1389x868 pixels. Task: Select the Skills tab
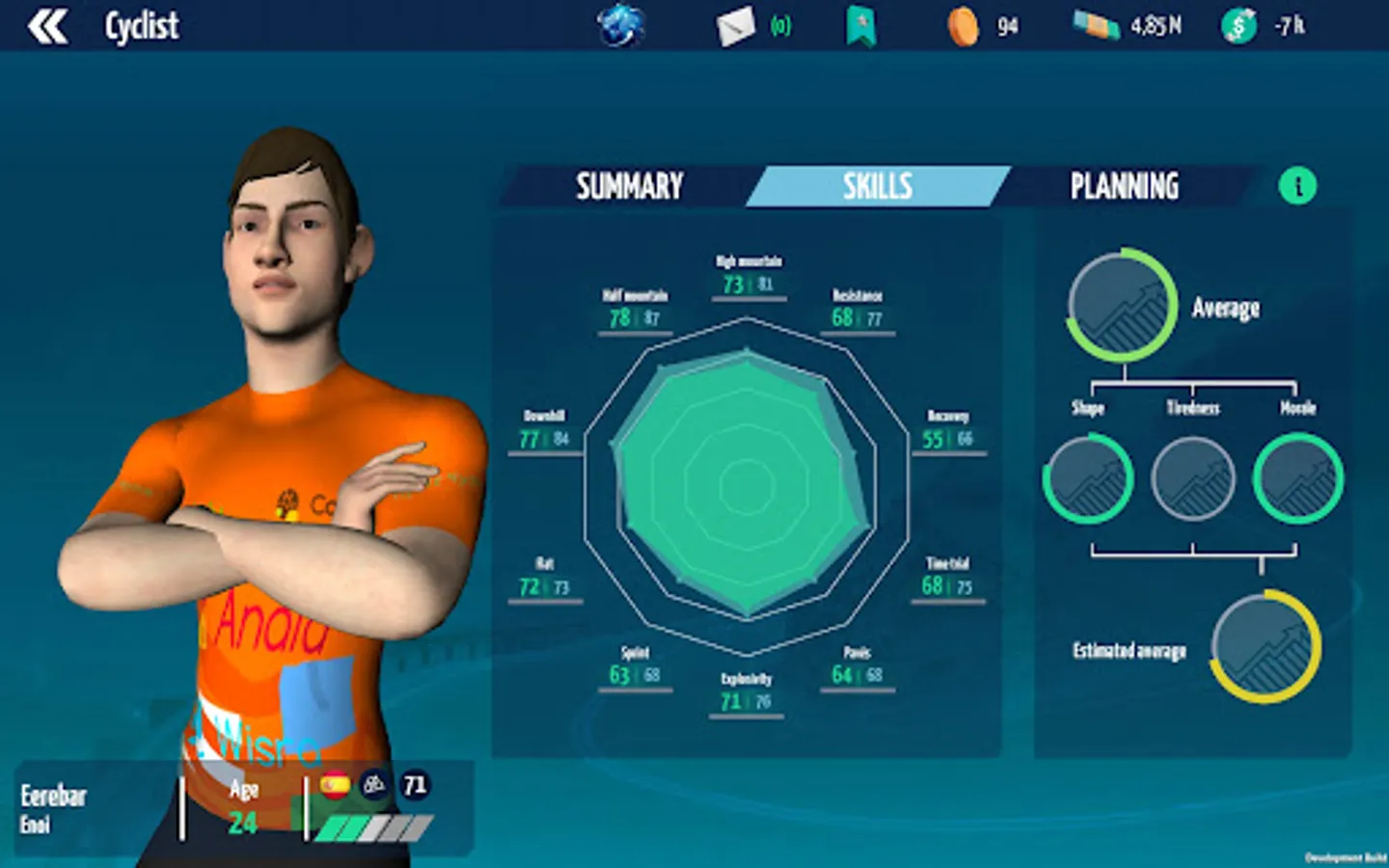click(877, 186)
